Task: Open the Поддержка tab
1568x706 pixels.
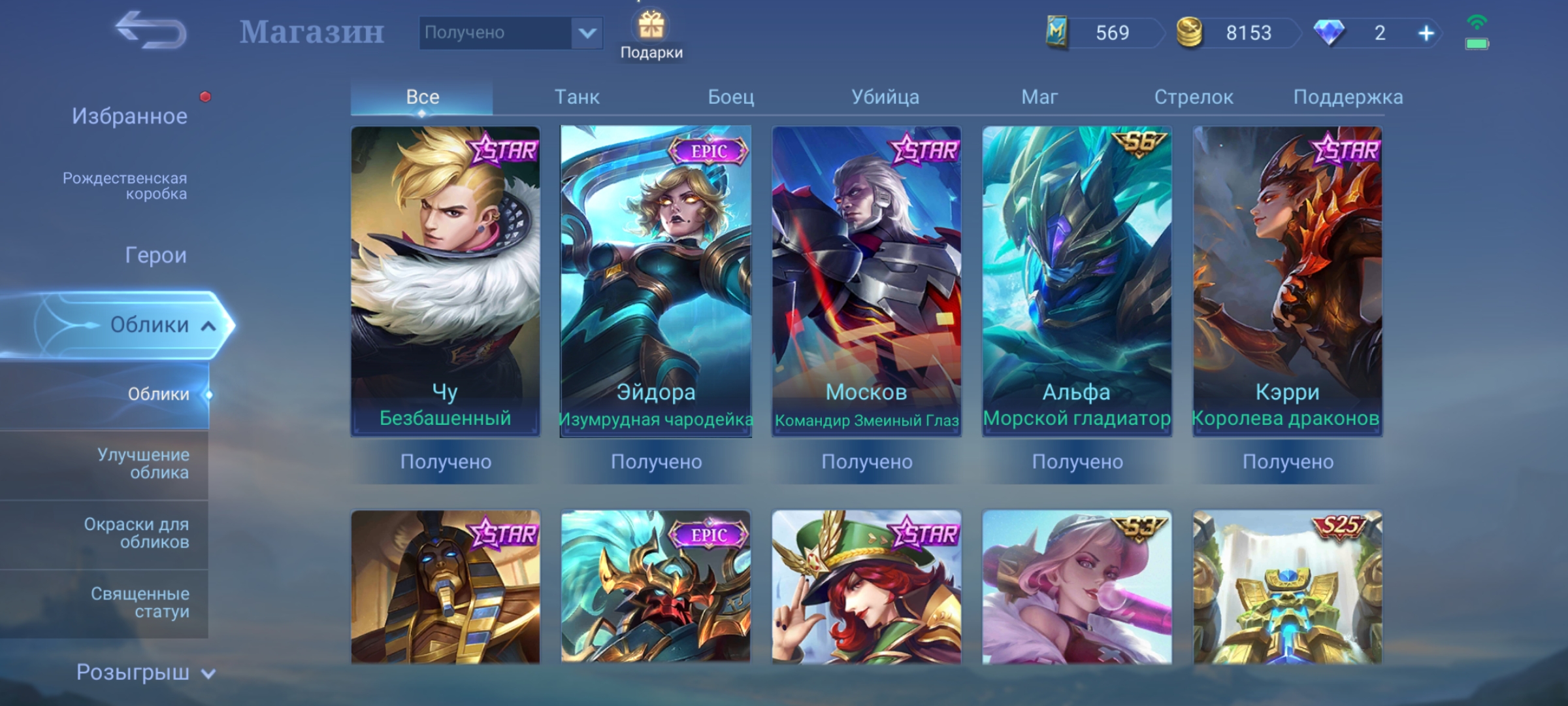Action: tap(1348, 97)
